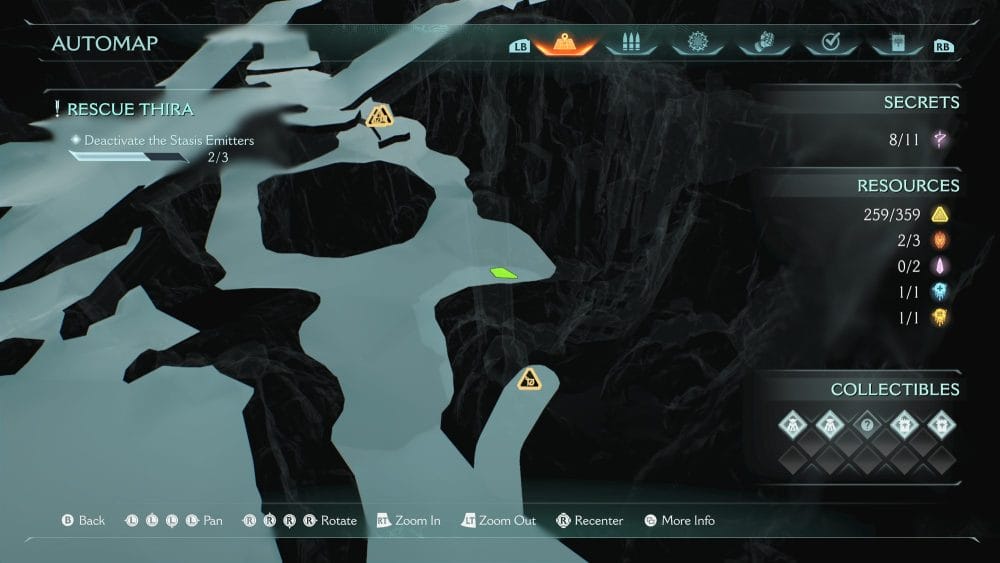Screen dimensions: 1000x563
Task: Open the cog-shaped rune tab
Action: [696, 44]
